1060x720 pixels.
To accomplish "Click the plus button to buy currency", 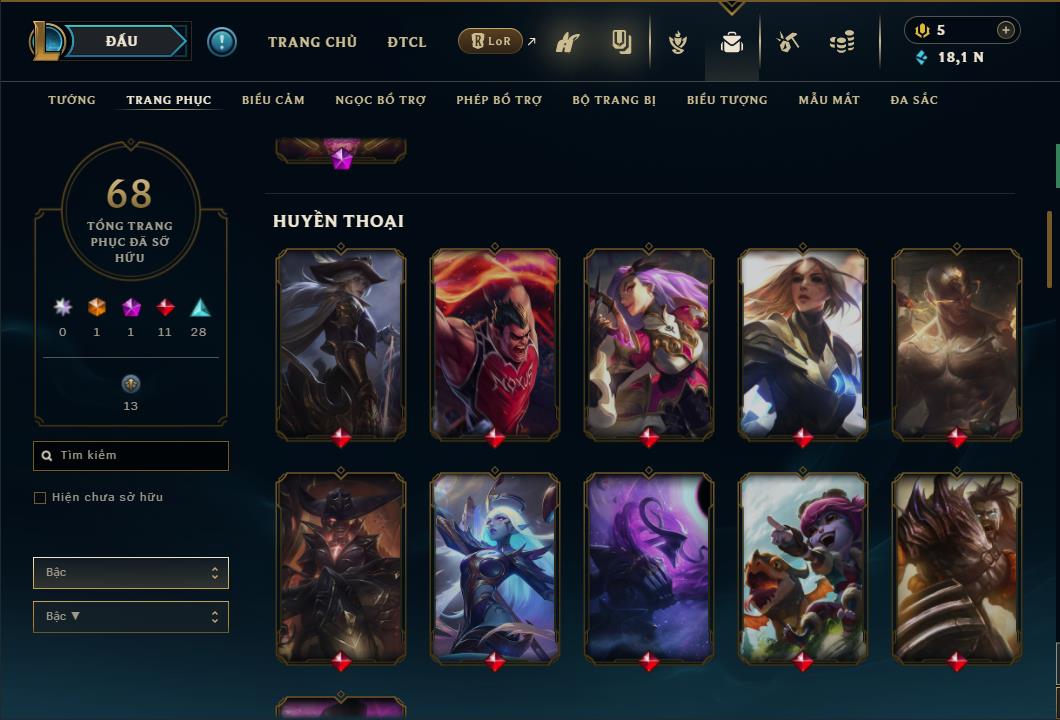I will [x=1006, y=30].
